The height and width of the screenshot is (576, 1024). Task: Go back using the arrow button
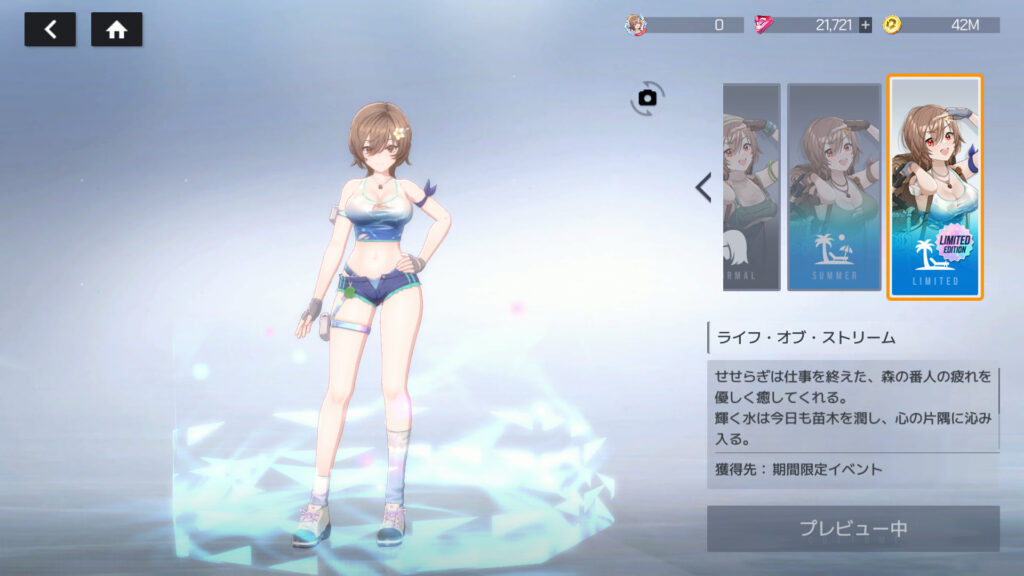point(50,30)
